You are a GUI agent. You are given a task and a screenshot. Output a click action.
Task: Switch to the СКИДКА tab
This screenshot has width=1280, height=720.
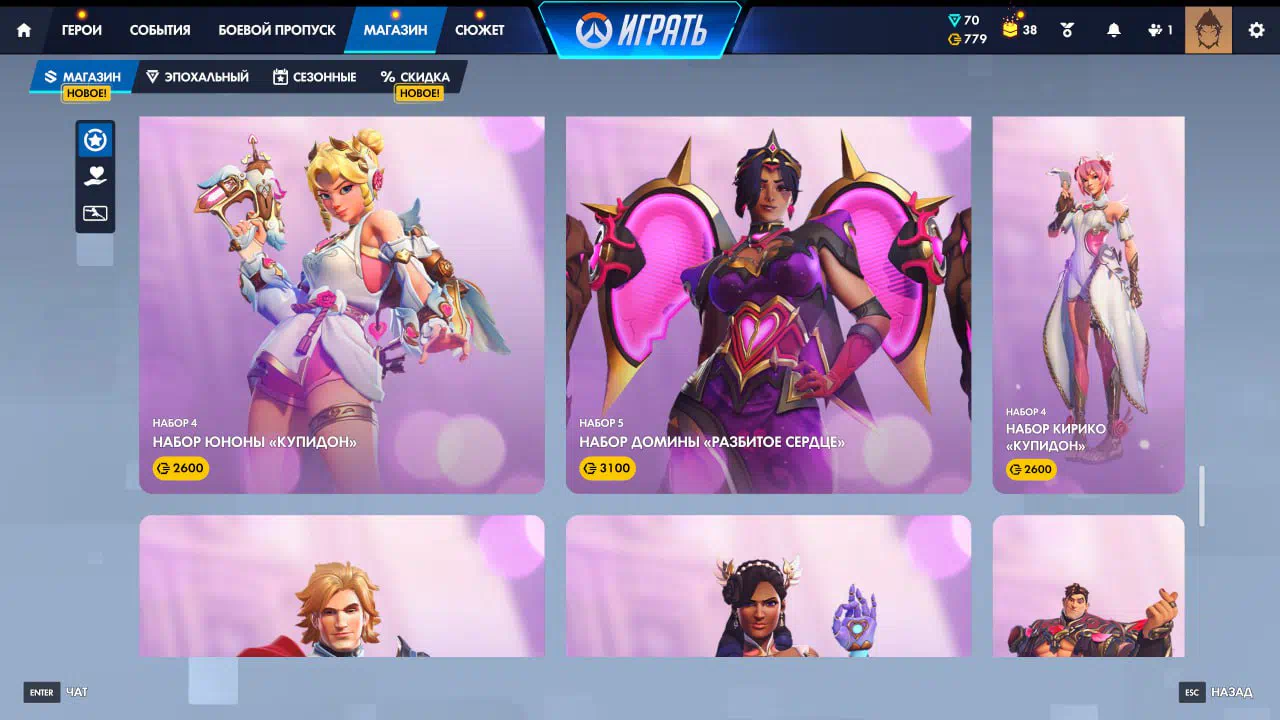[x=415, y=77]
